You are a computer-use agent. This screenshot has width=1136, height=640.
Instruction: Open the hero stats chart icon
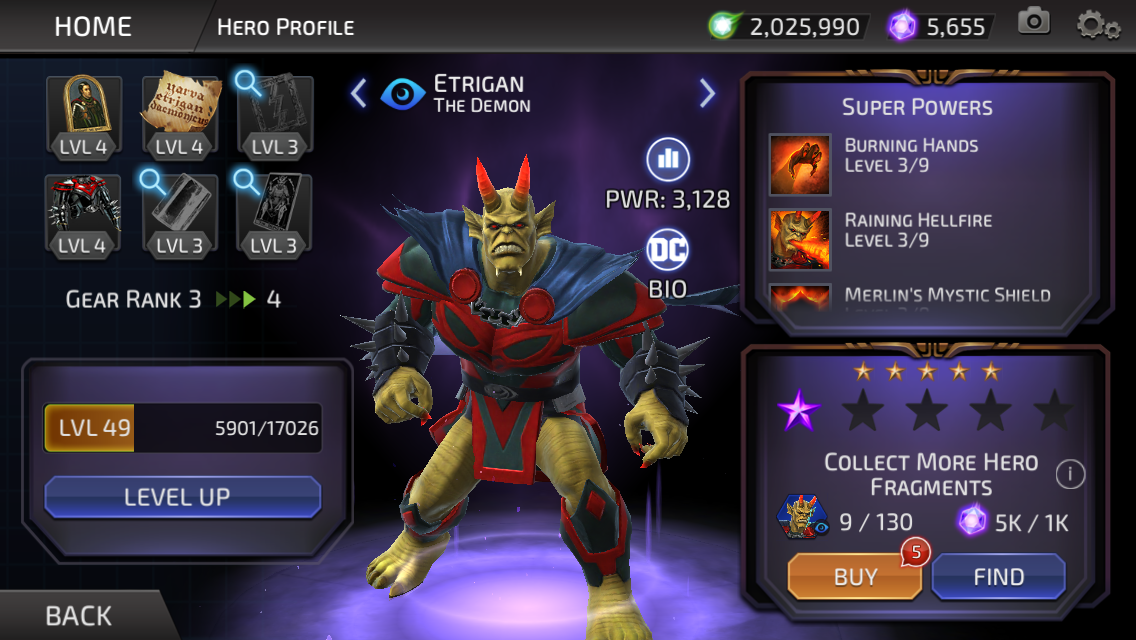click(x=667, y=159)
